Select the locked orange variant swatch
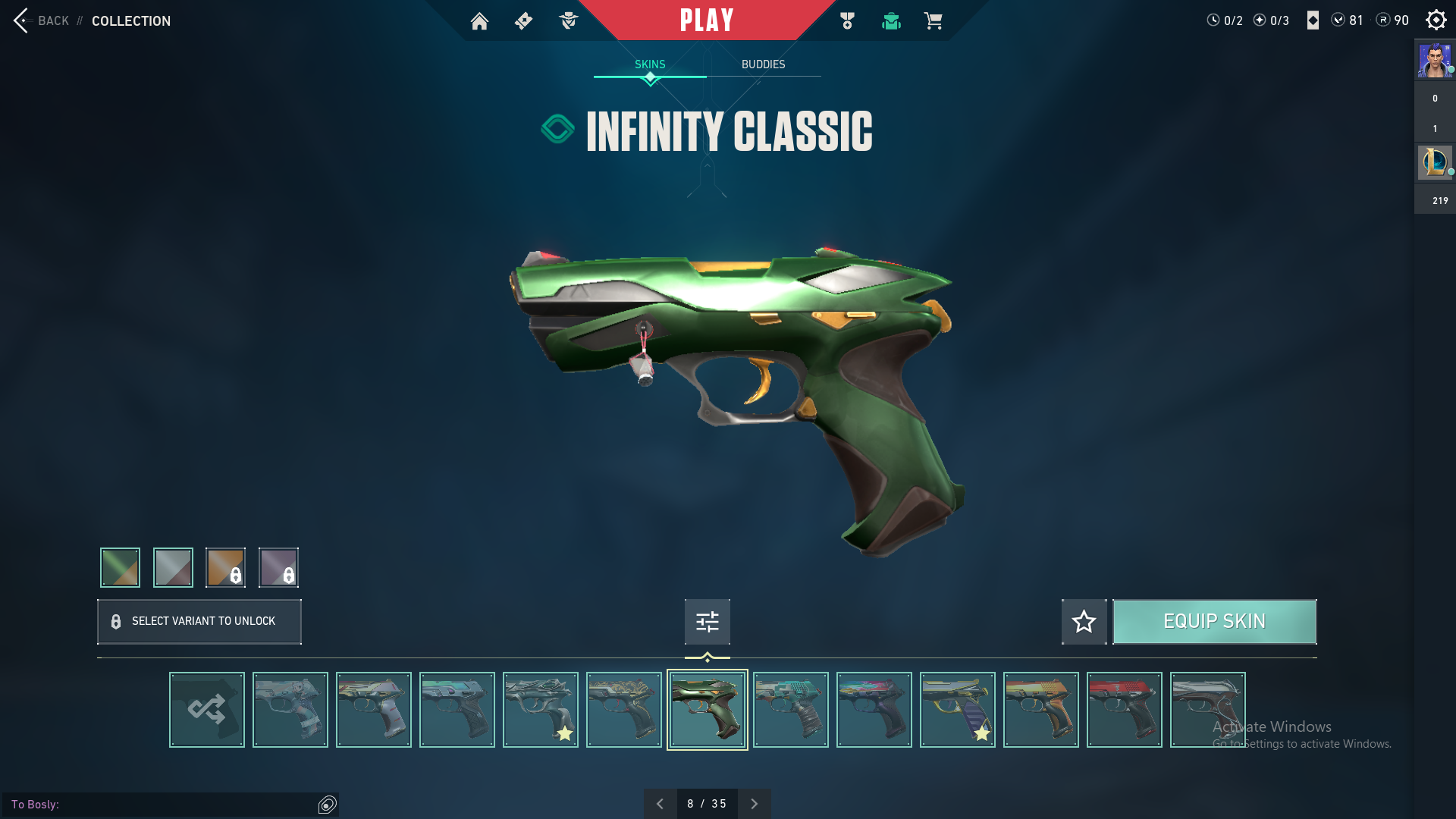 tap(225, 567)
